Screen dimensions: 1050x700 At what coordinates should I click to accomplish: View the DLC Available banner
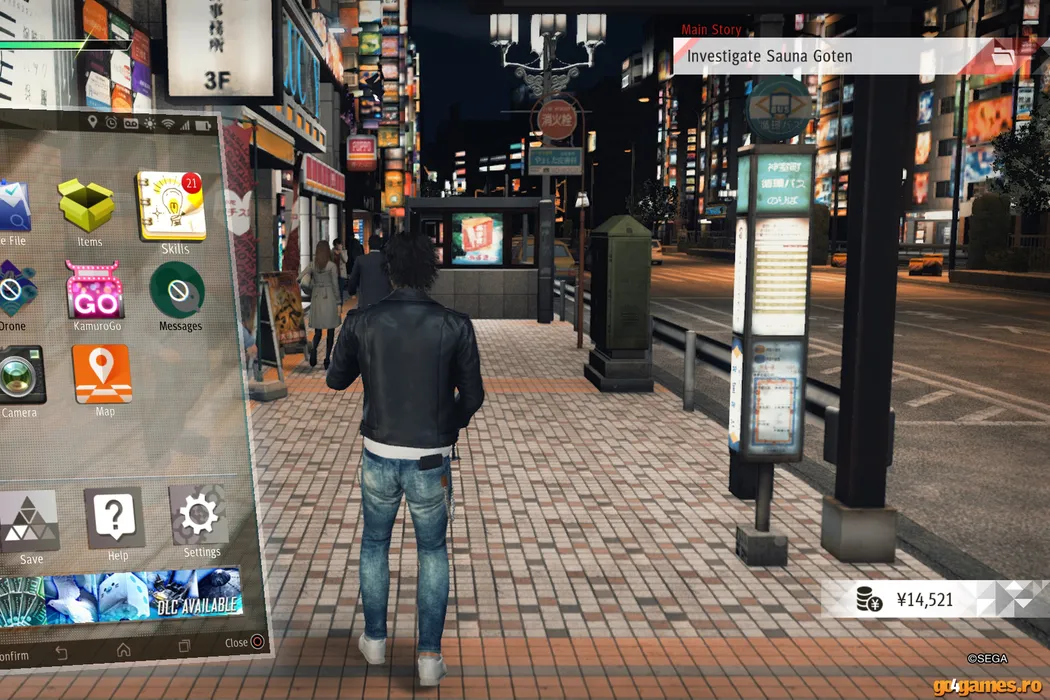click(120, 598)
